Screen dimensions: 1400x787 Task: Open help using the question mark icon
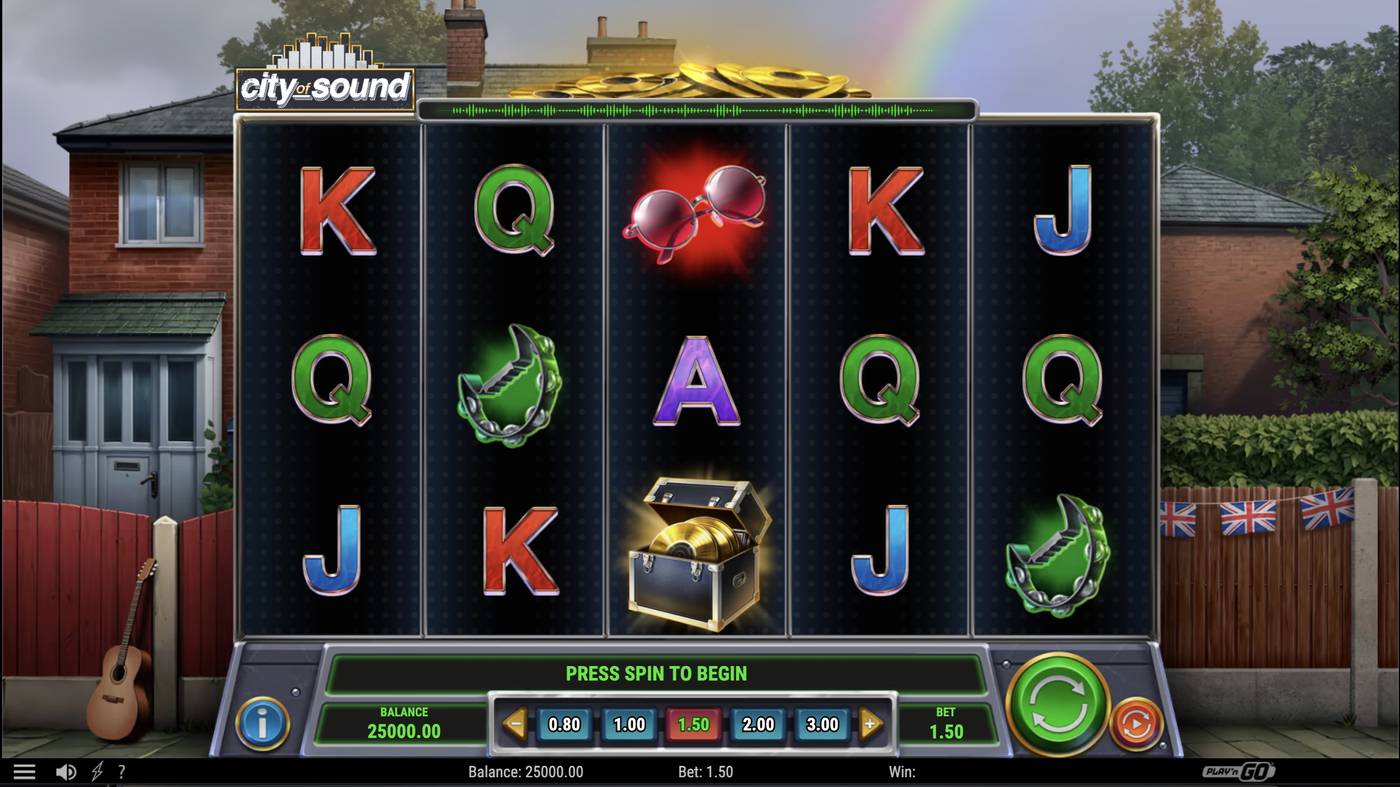[121, 770]
